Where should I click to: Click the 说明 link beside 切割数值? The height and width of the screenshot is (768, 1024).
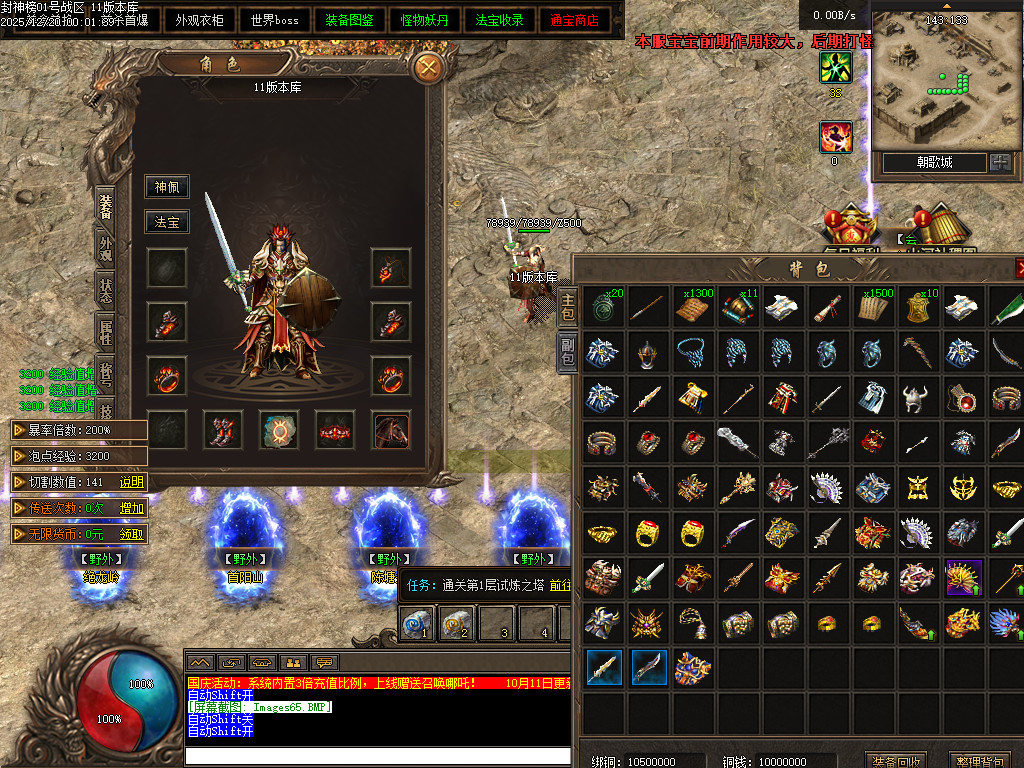(132, 482)
